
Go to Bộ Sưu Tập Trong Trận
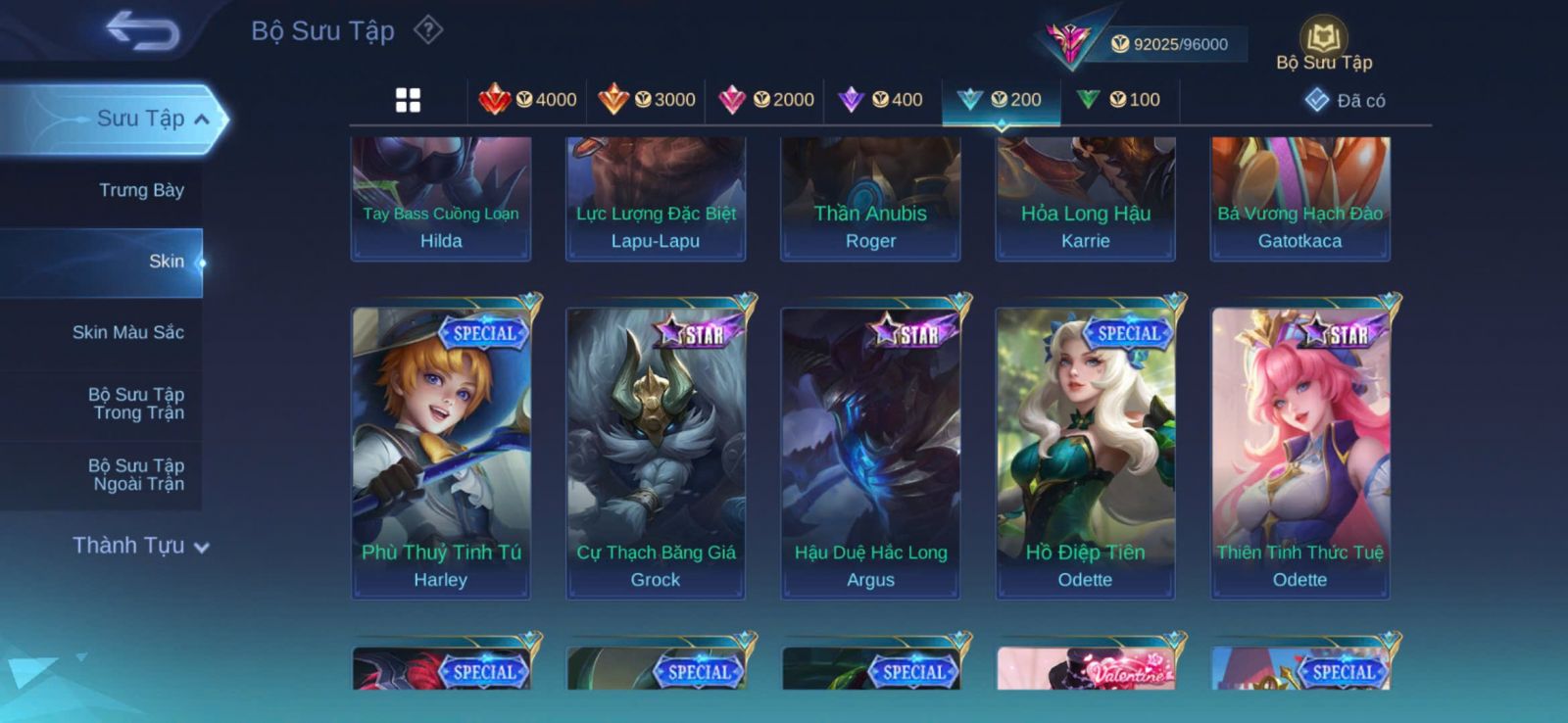click(x=135, y=404)
